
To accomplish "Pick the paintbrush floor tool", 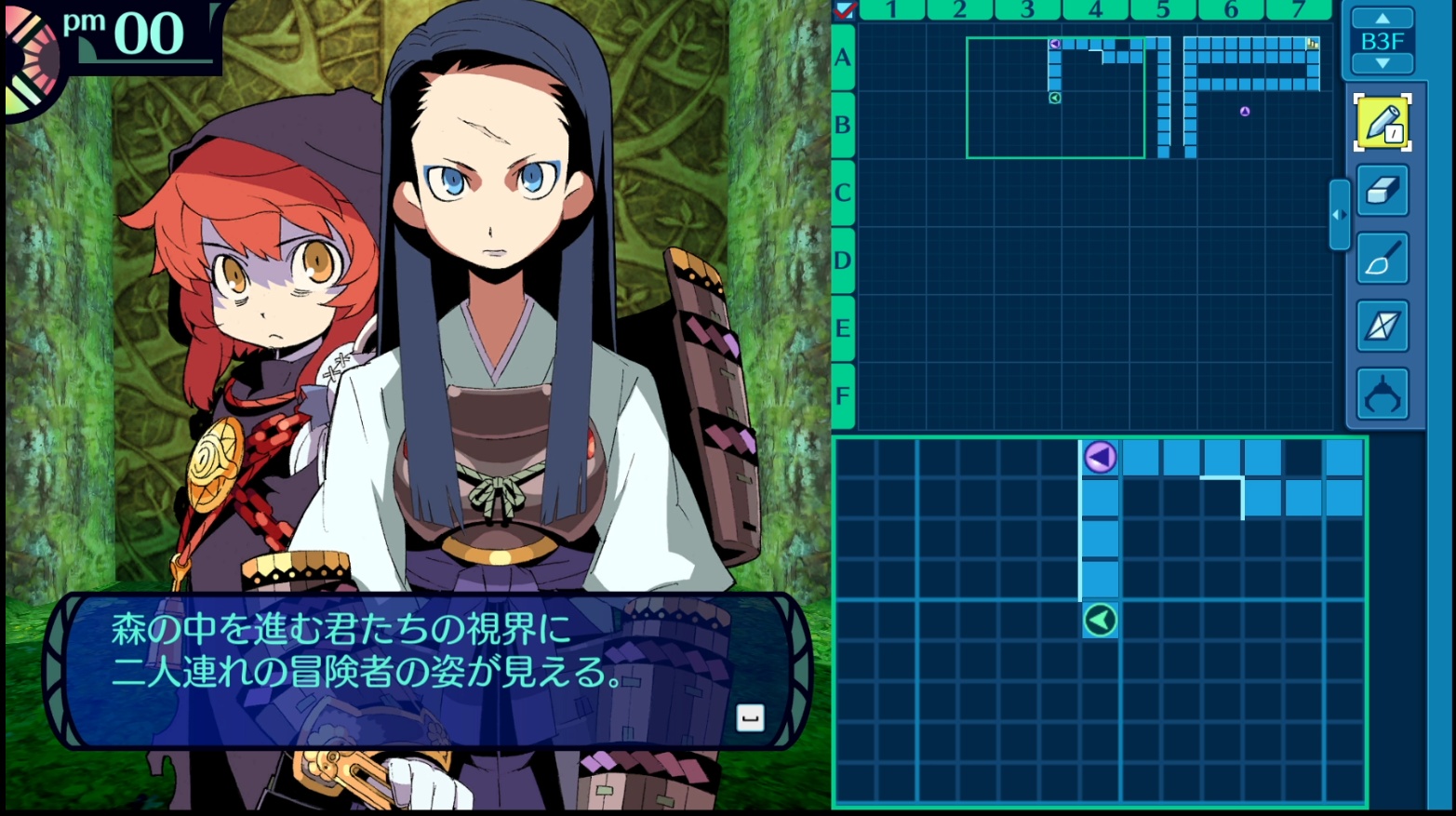I will [x=1382, y=259].
